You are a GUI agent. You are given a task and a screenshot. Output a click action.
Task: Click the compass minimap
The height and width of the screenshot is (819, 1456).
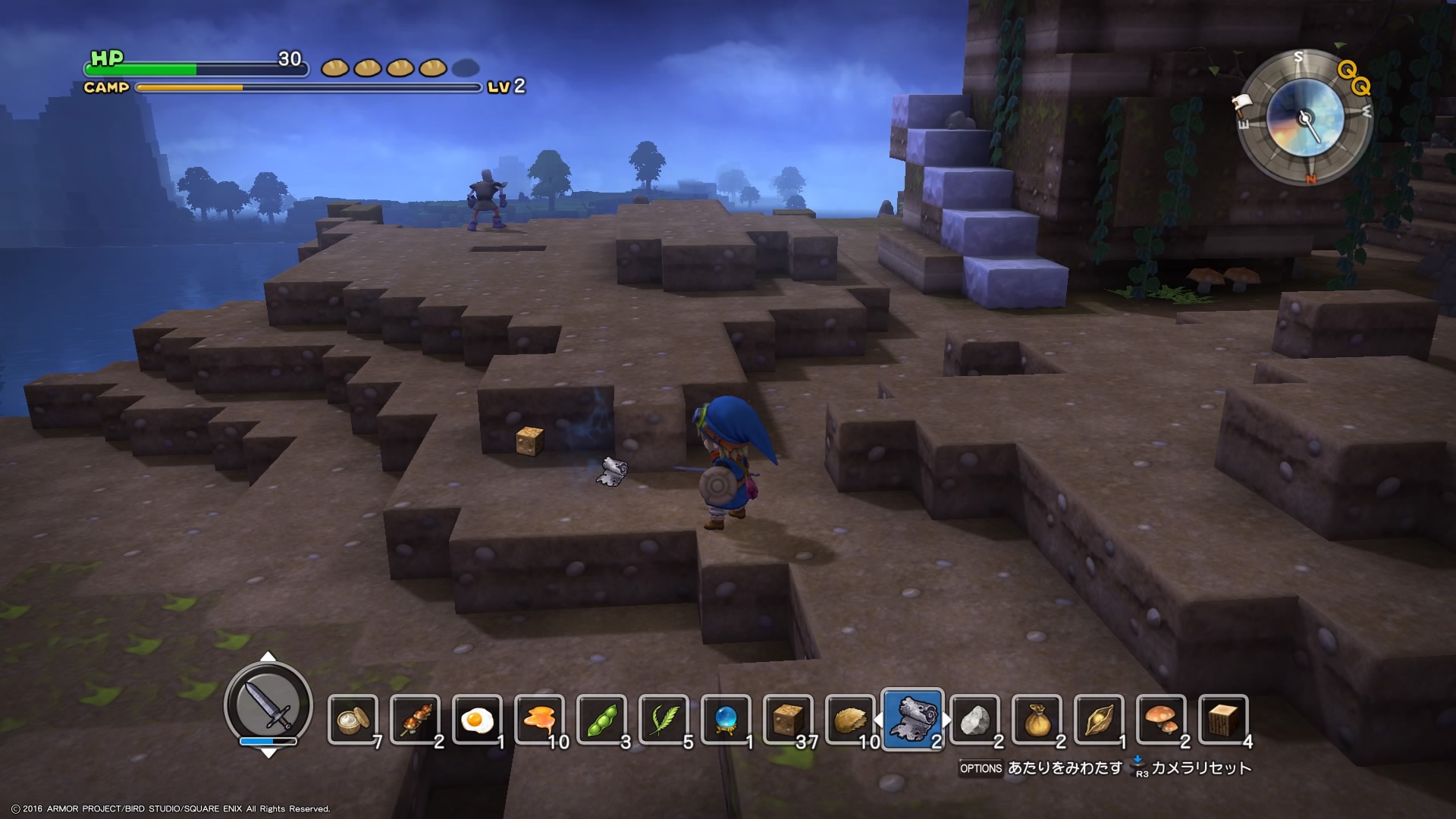pos(1305,118)
